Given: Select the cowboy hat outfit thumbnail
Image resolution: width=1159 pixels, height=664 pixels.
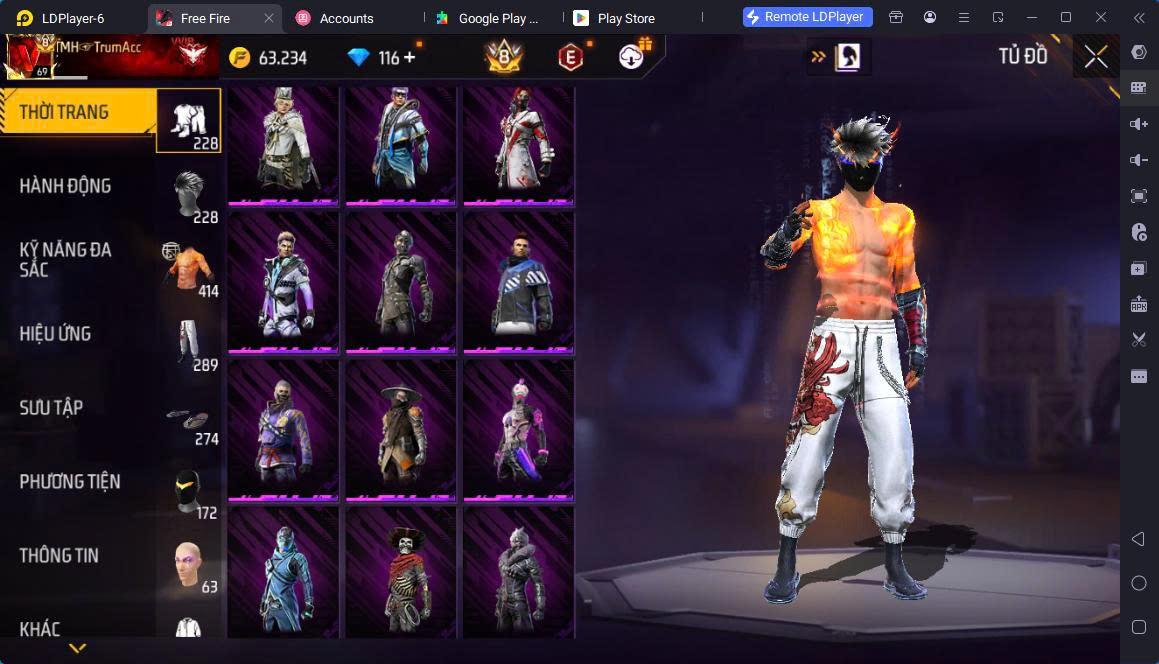Looking at the screenshot, I should [x=401, y=429].
